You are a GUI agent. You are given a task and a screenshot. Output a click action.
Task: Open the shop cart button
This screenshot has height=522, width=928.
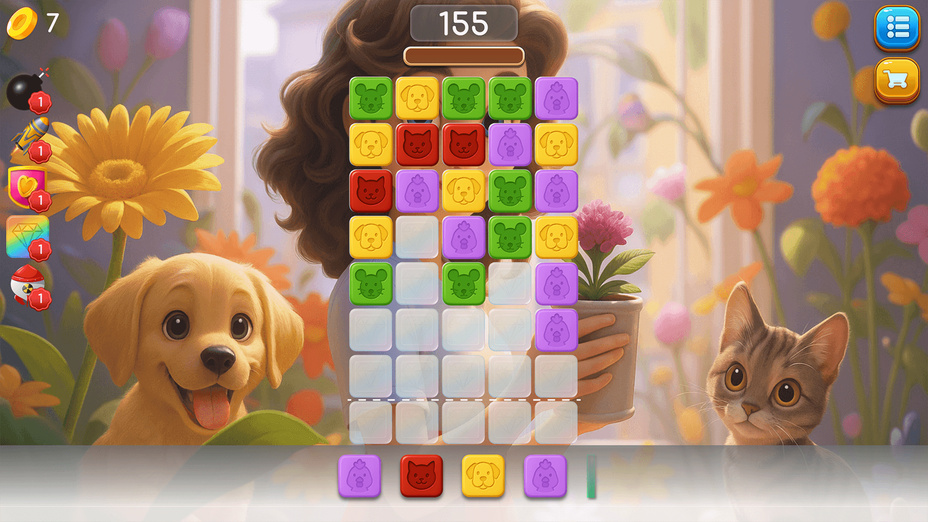coord(897,80)
